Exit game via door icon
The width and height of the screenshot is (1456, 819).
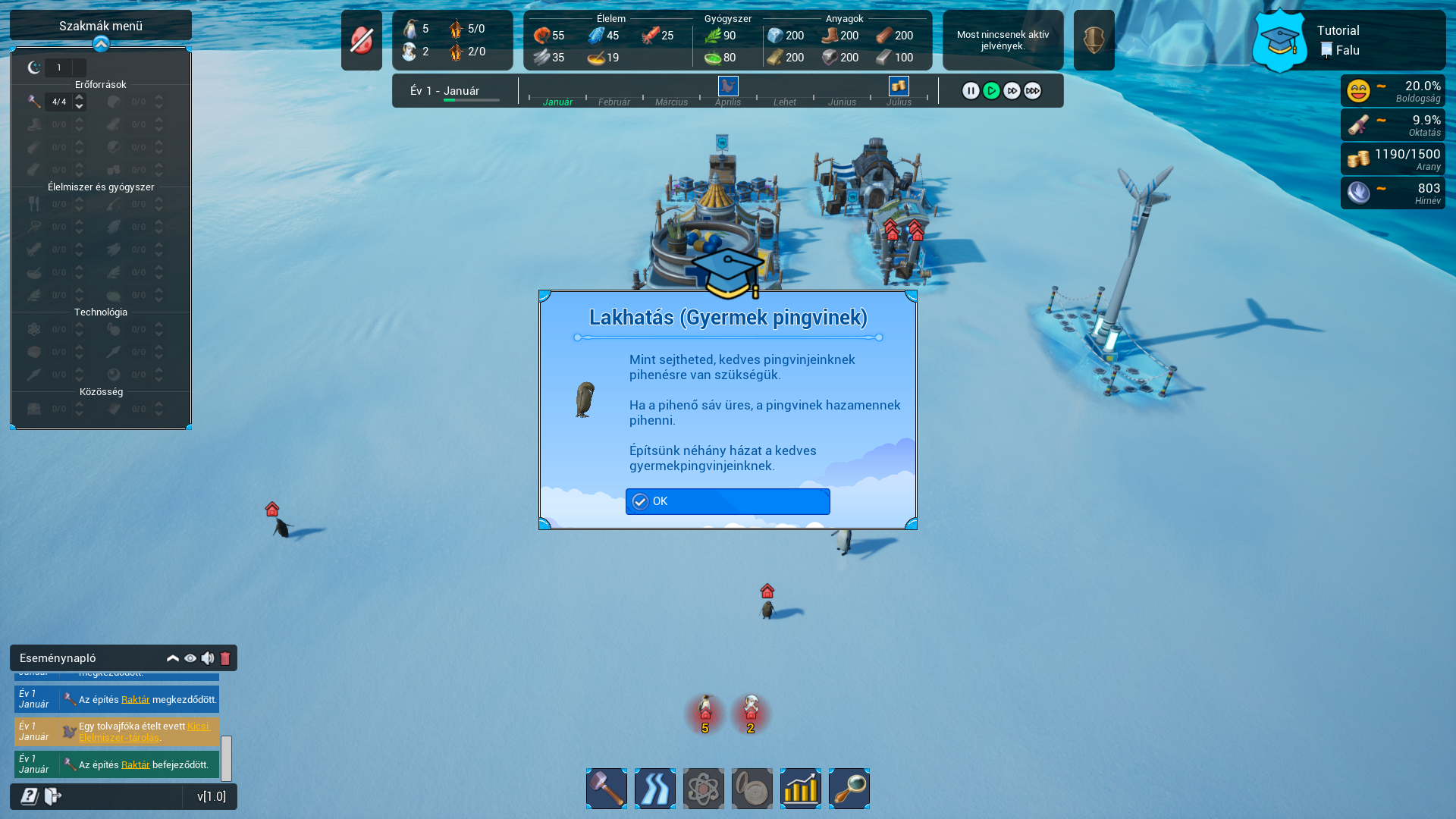(x=53, y=796)
